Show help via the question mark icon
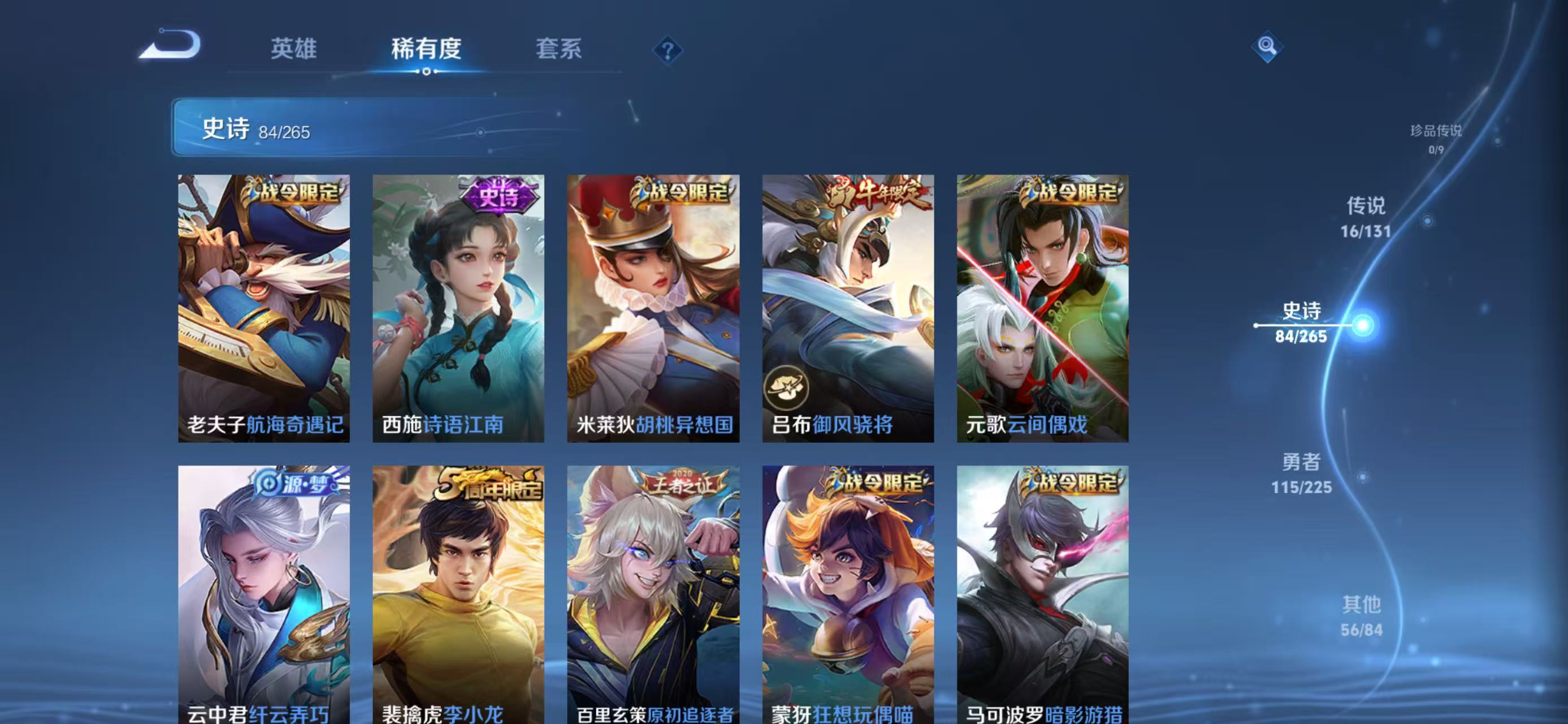Viewport: 1568px width, 724px height. 667,50
